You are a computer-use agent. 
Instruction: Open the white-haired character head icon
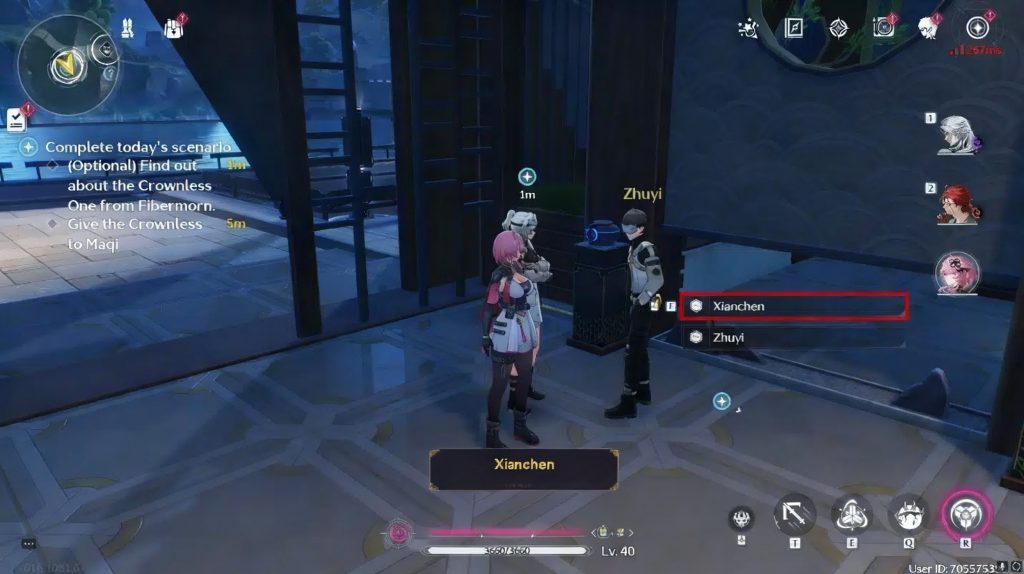(929, 28)
